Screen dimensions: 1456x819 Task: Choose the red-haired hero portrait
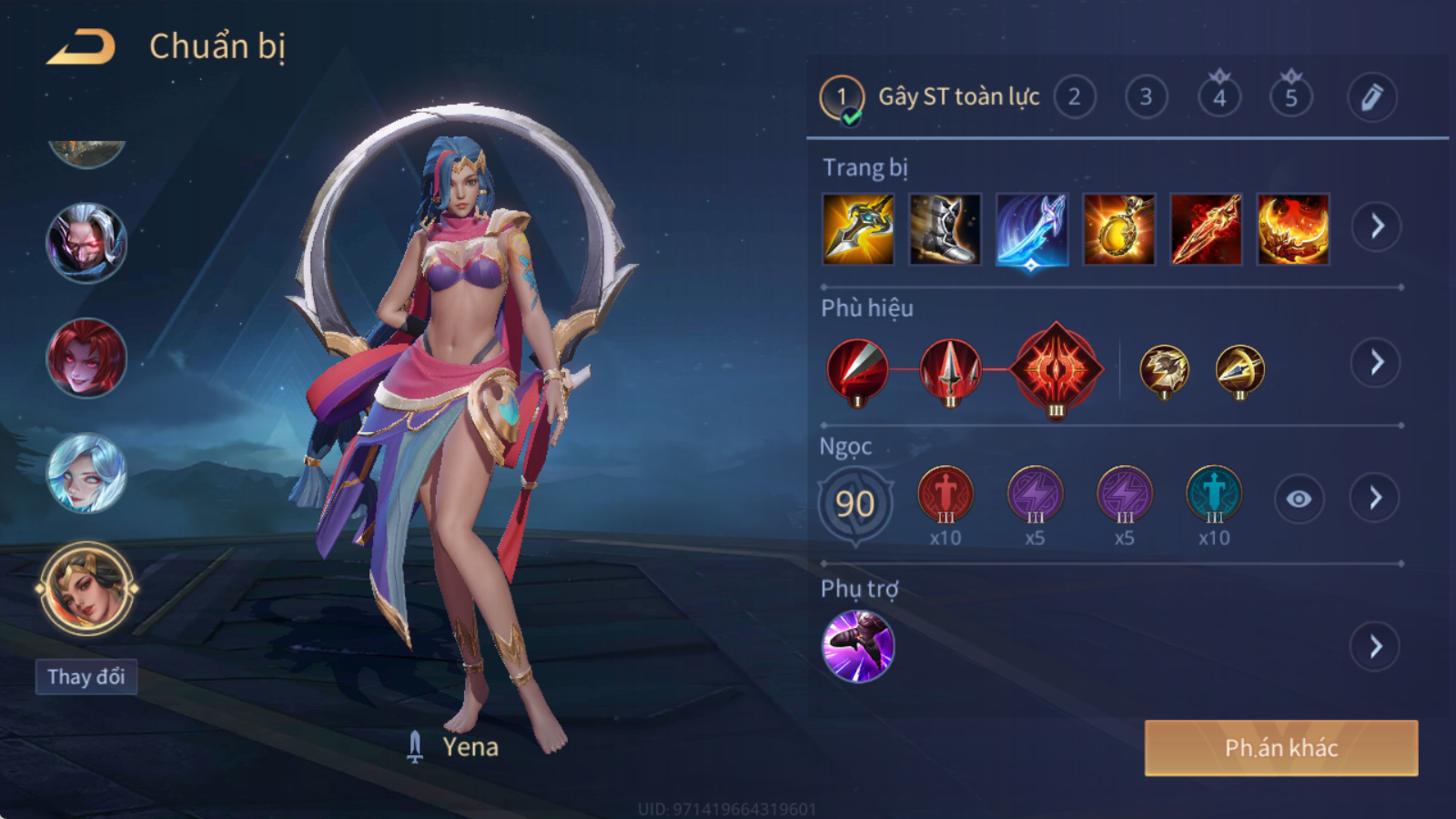click(86, 358)
